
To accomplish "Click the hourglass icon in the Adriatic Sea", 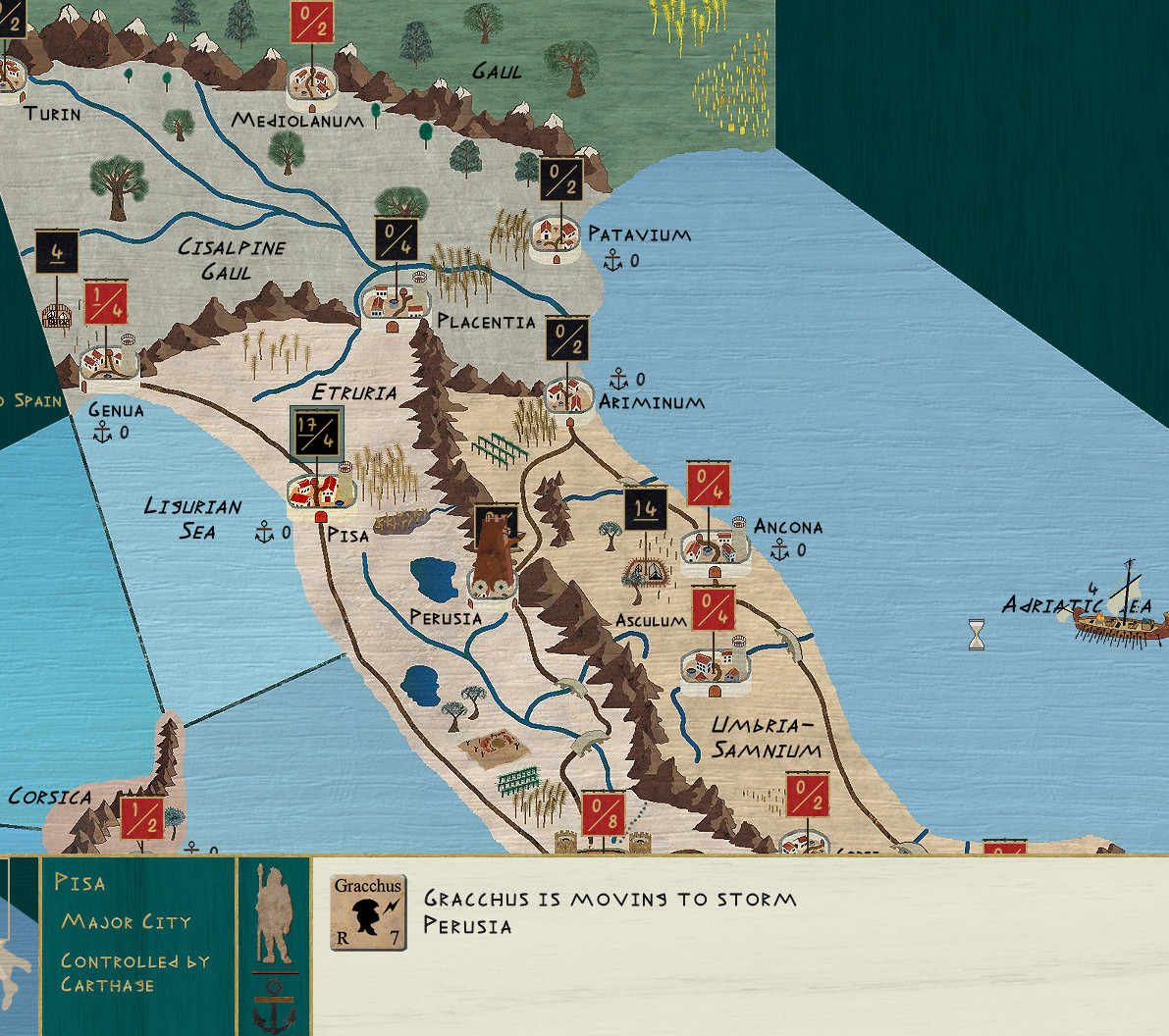I will 977,635.
